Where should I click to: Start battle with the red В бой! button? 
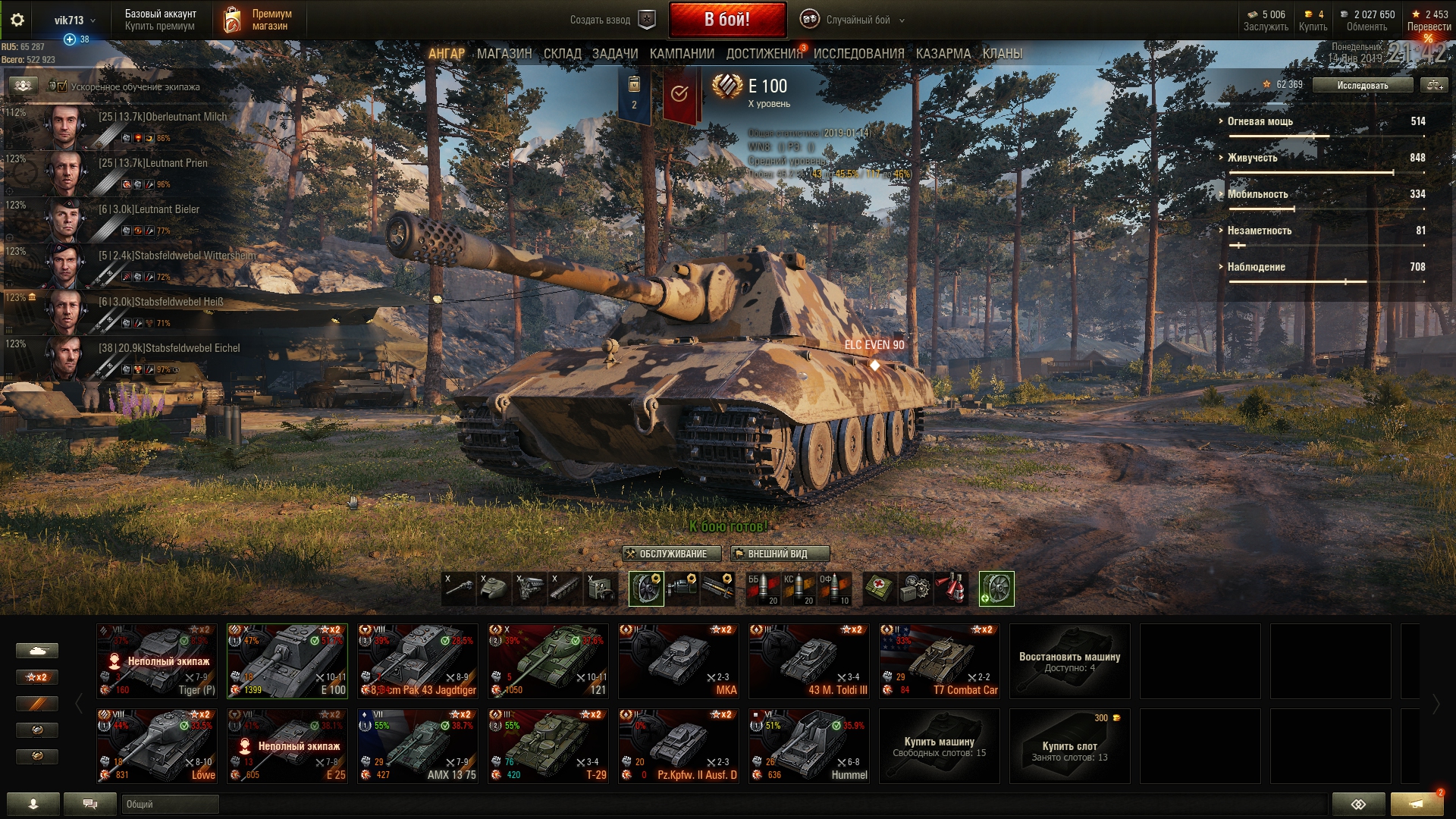[726, 20]
